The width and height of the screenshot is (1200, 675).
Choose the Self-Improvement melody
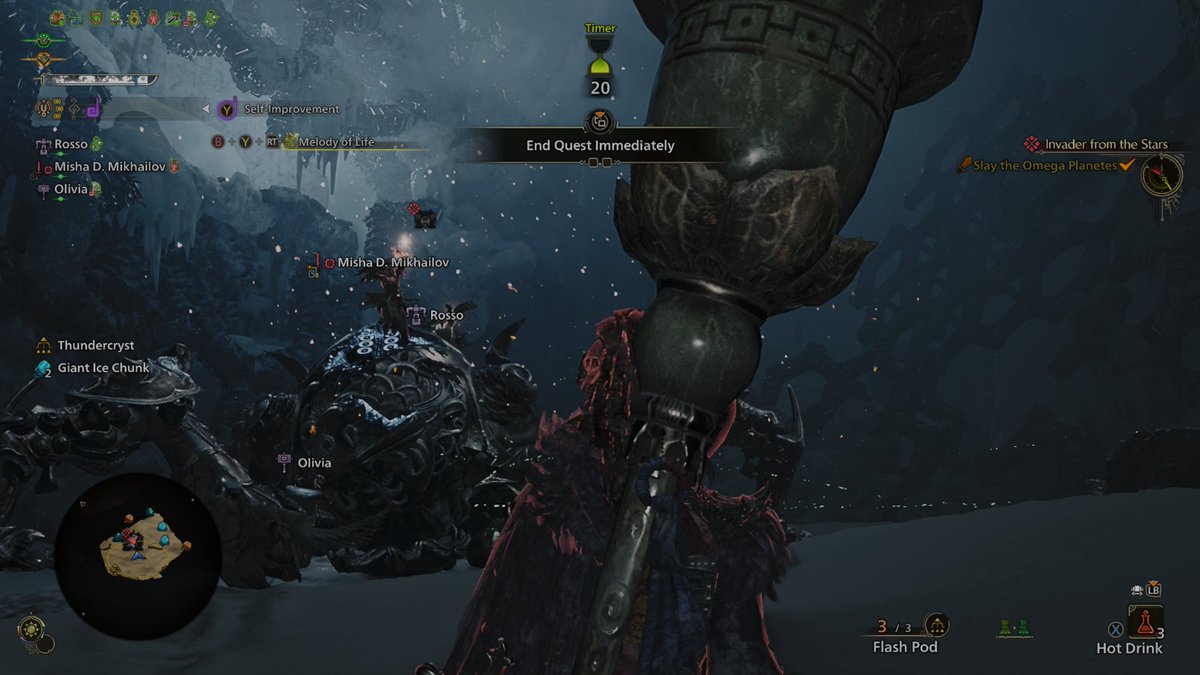click(x=291, y=109)
